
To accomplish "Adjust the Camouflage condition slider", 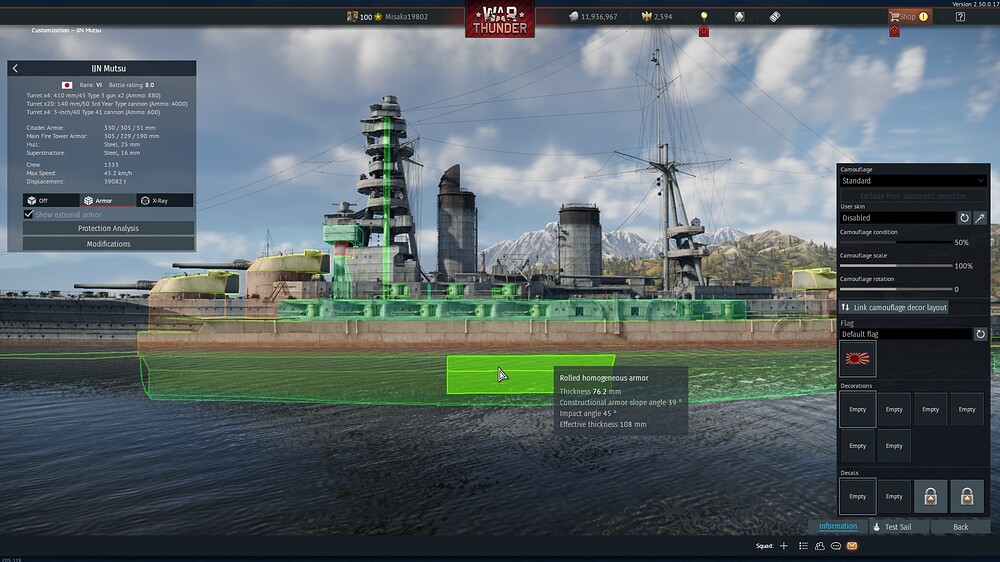I will 895,242.
